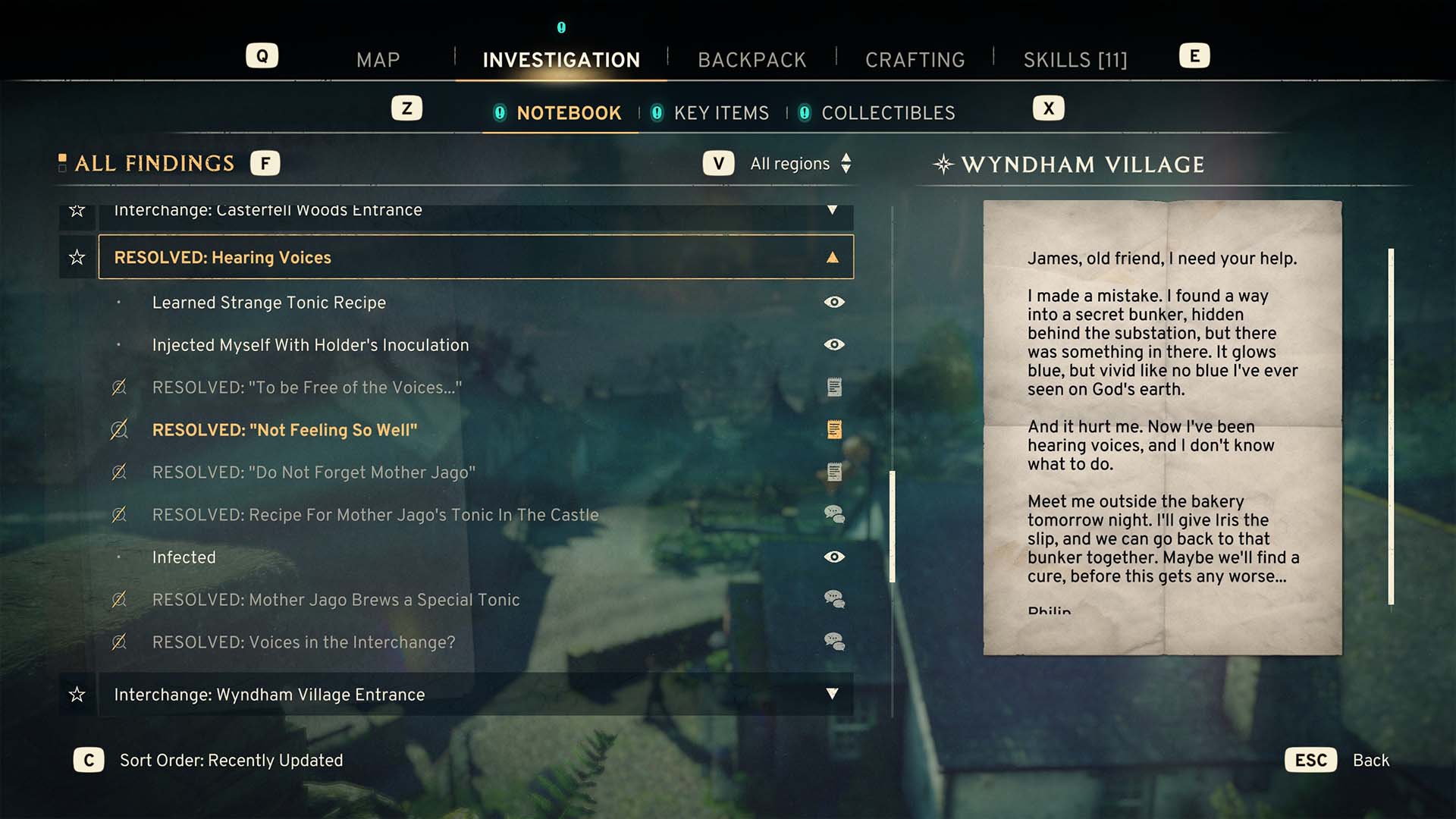Show the Collectibles sub-tab
The width and height of the screenshot is (1456, 819).
click(x=887, y=113)
